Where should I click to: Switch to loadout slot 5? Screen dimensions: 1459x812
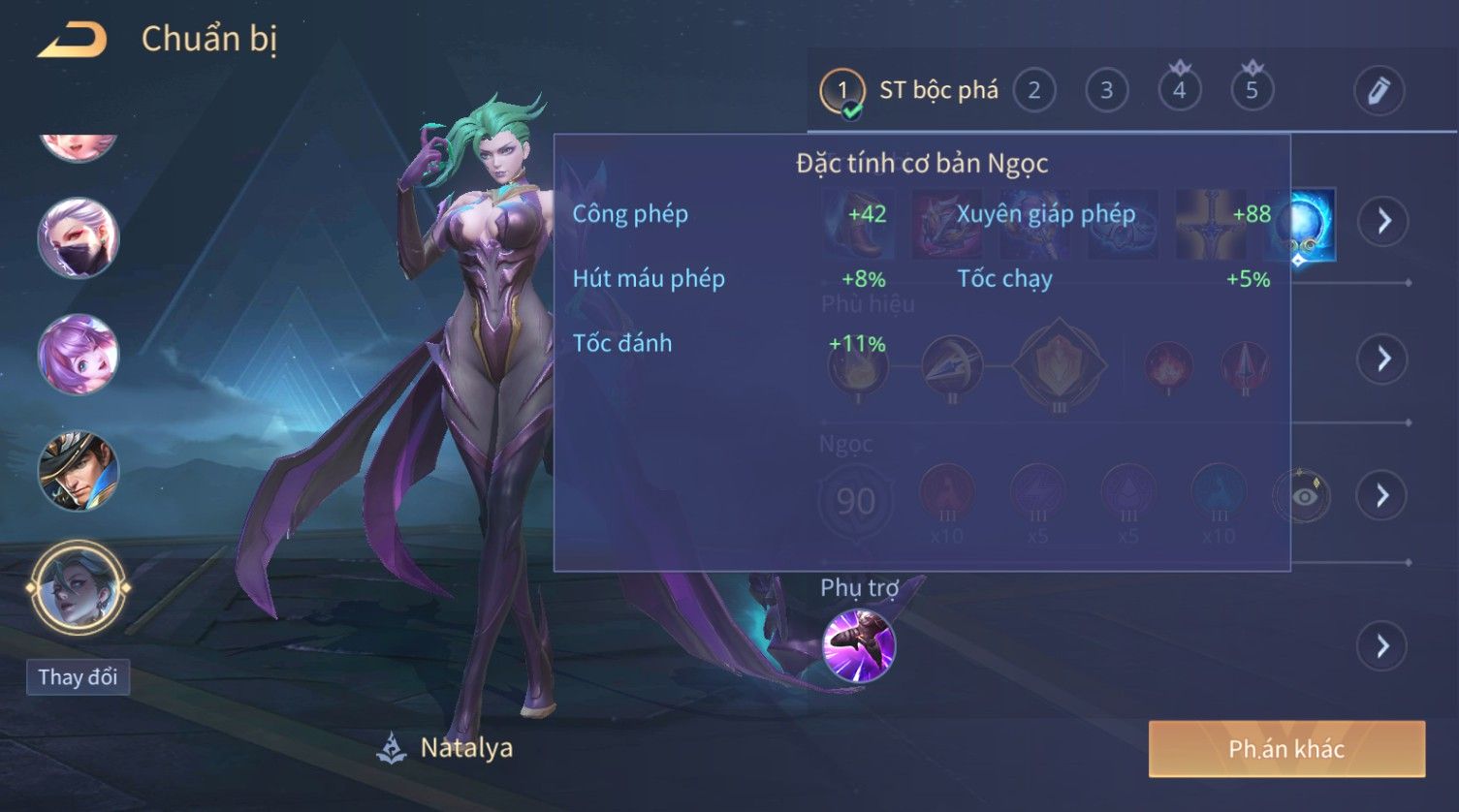(1252, 91)
